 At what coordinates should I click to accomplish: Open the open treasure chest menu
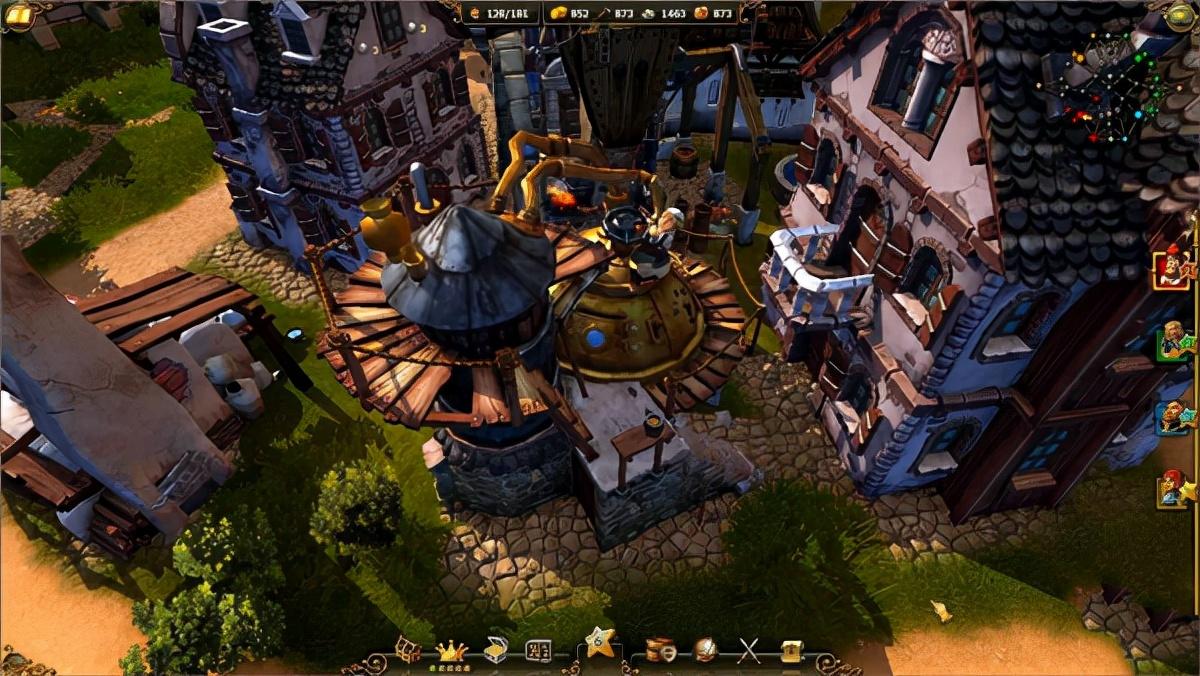click(496, 650)
